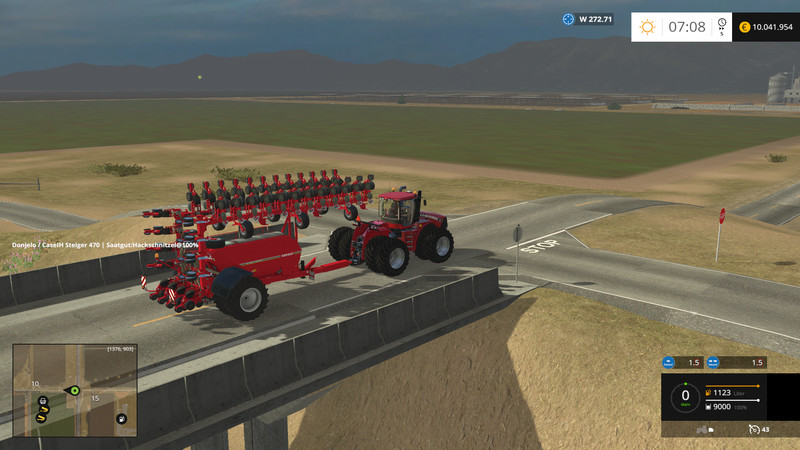Select the tractor and implement indicator icon

pos(702,429)
